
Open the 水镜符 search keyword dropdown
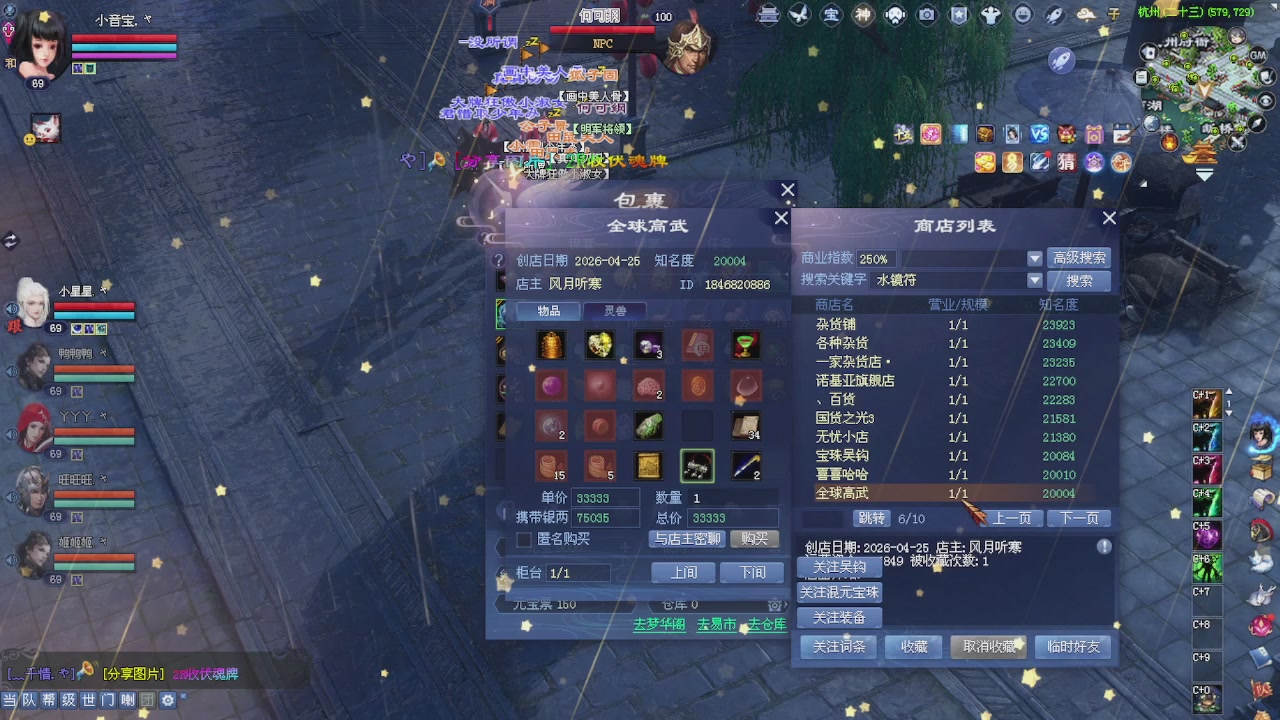(x=1035, y=280)
